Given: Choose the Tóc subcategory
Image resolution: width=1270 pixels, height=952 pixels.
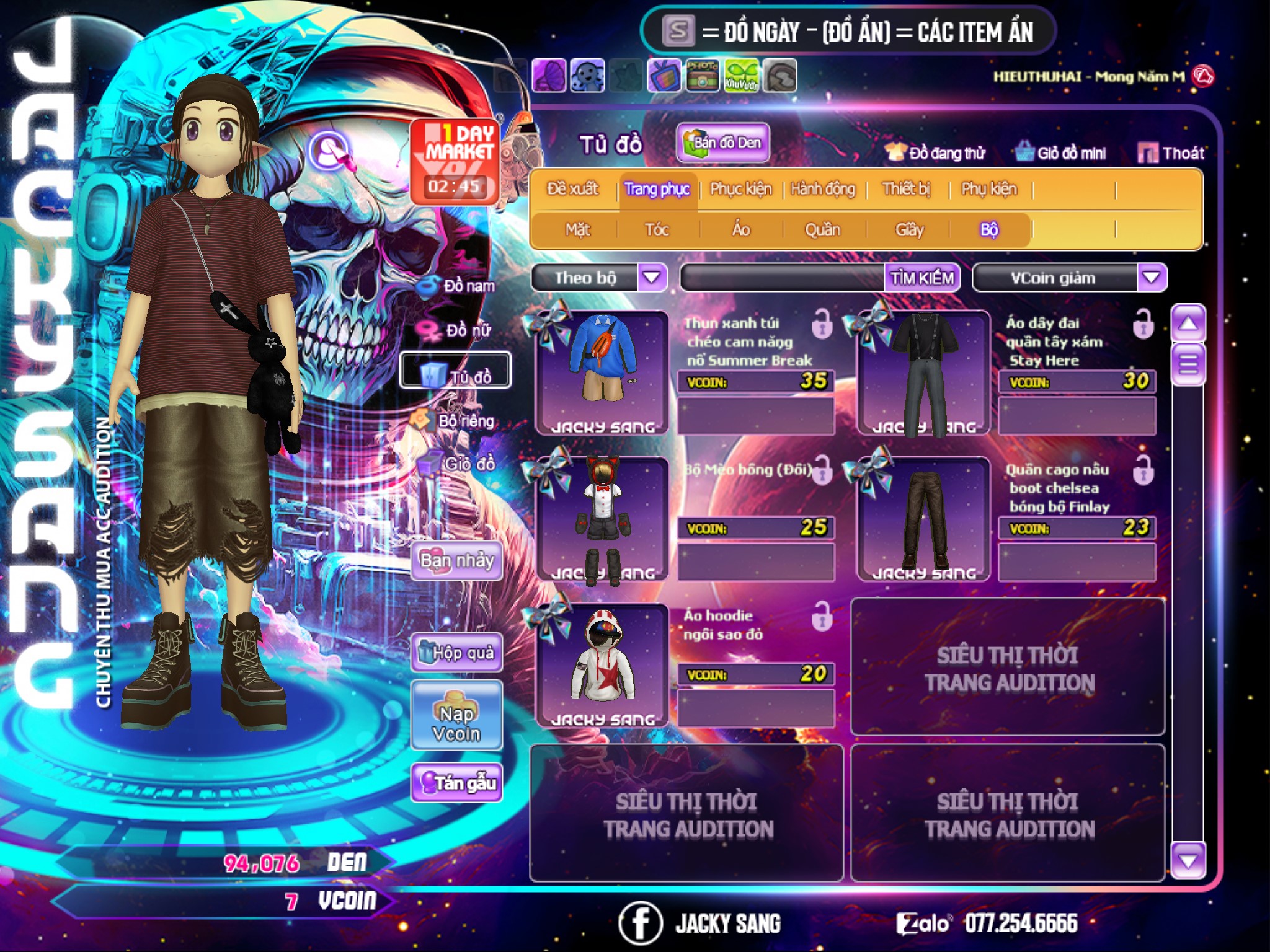Looking at the screenshot, I should (657, 230).
